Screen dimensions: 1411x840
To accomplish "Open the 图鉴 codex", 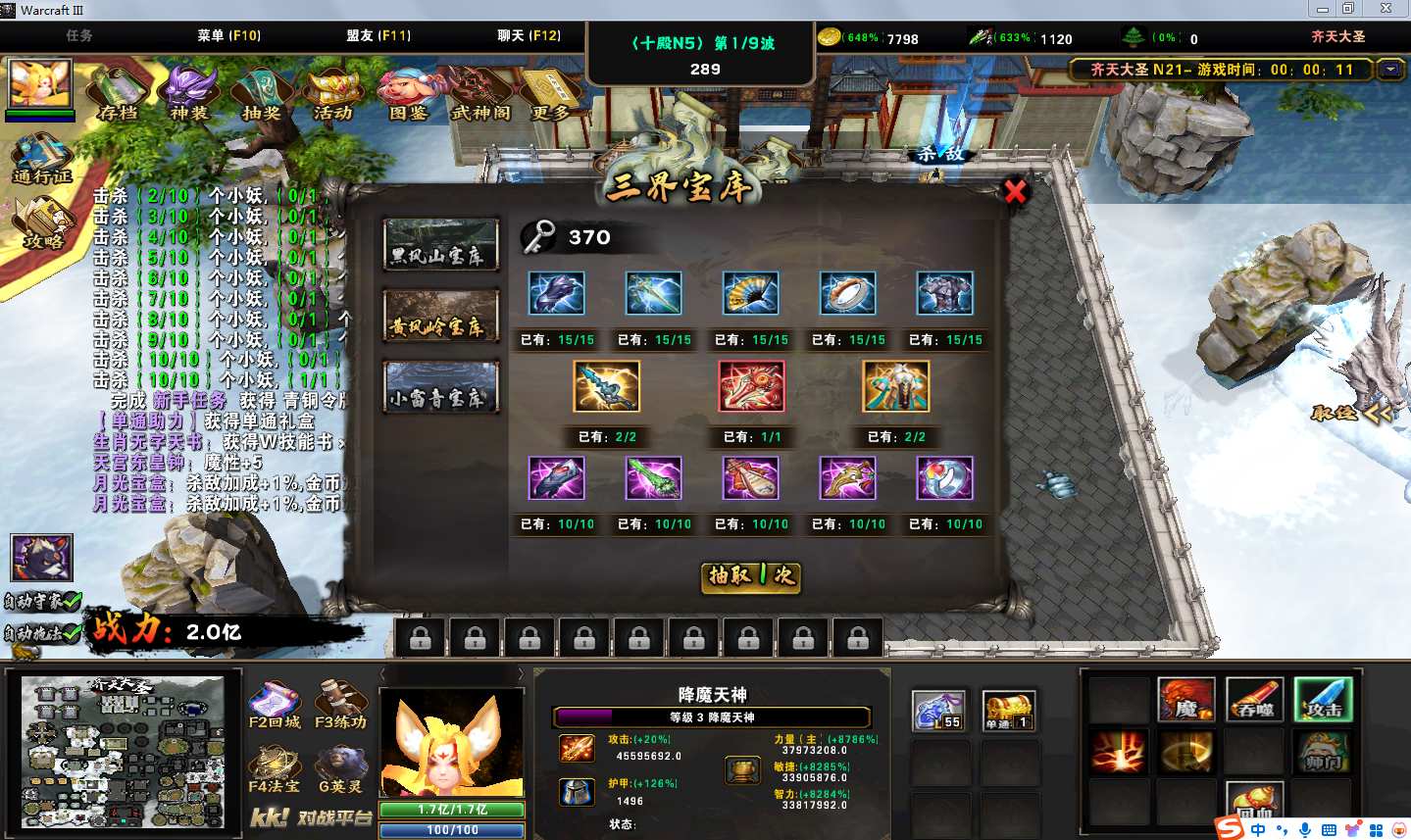I will tap(408, 92).
